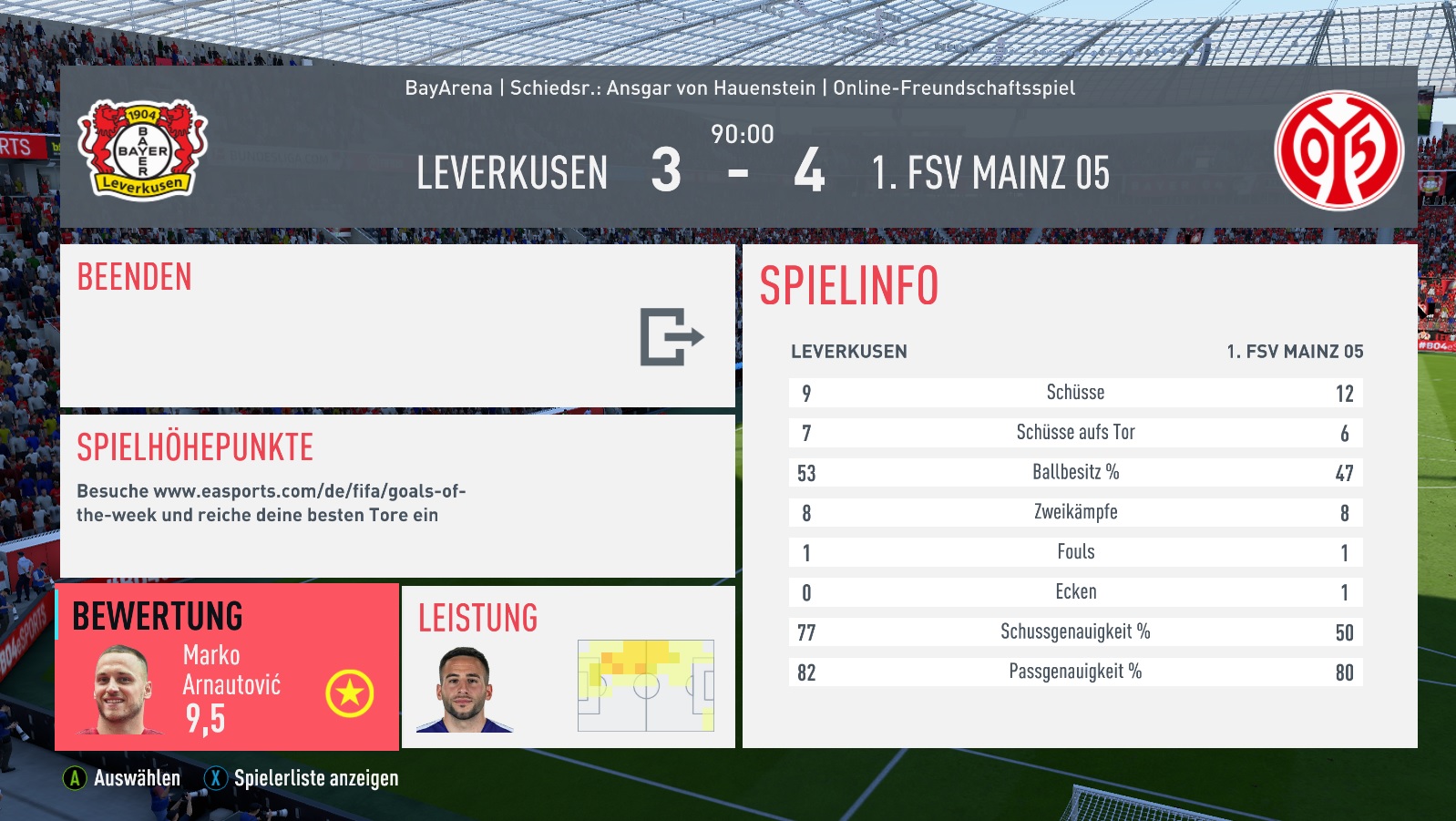Open the Bewertung tile with Marko Arnautović
Viewport: 1456px width, 821px height.
pos(227,667)
